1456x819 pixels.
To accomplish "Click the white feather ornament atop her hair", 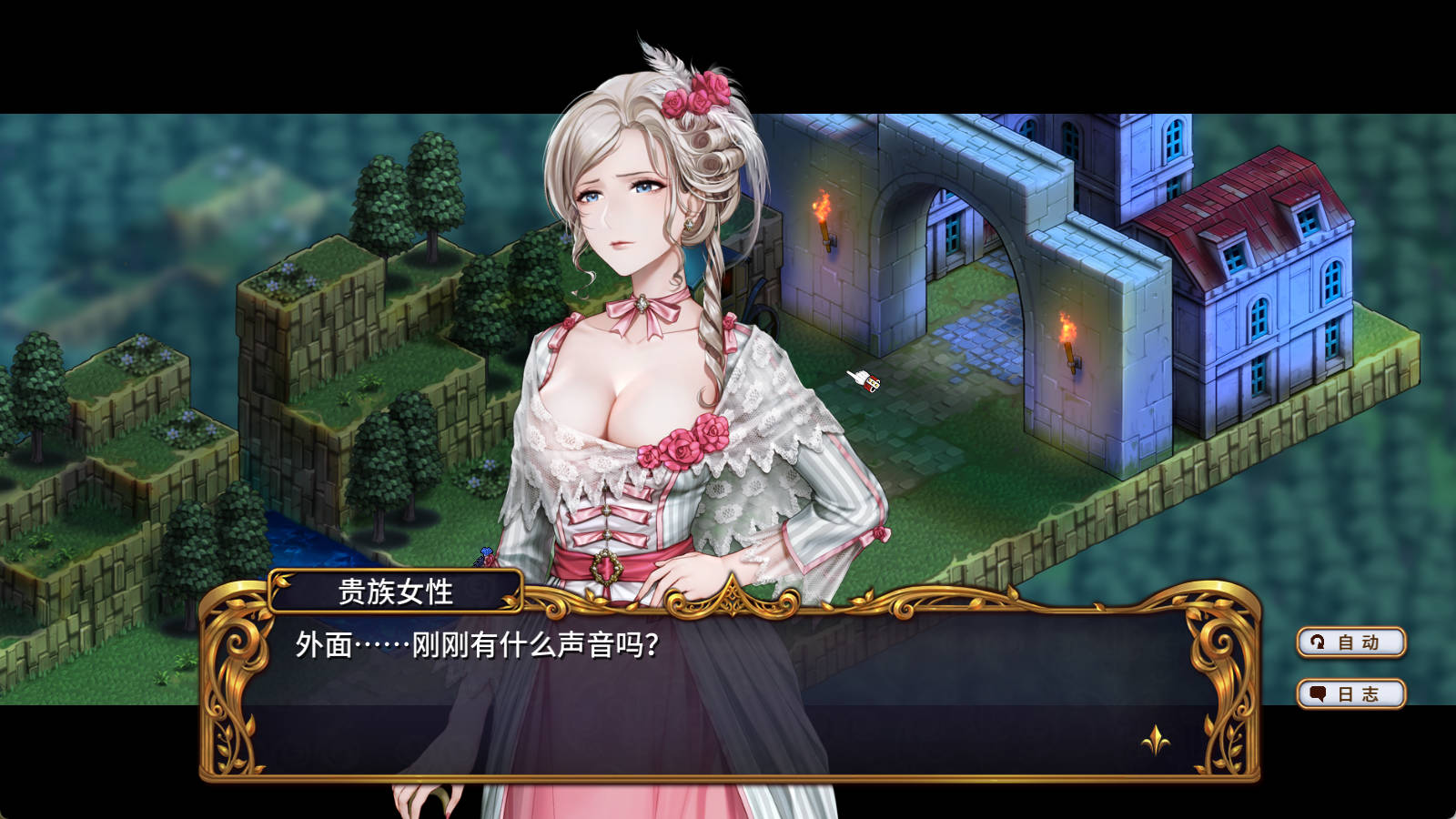I will point(662,61).
